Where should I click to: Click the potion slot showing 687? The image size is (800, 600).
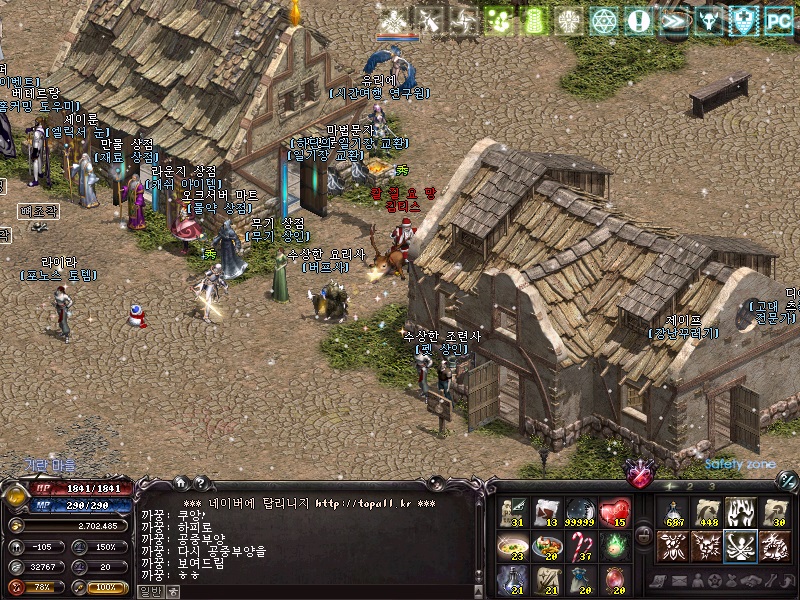pos(674,513)
